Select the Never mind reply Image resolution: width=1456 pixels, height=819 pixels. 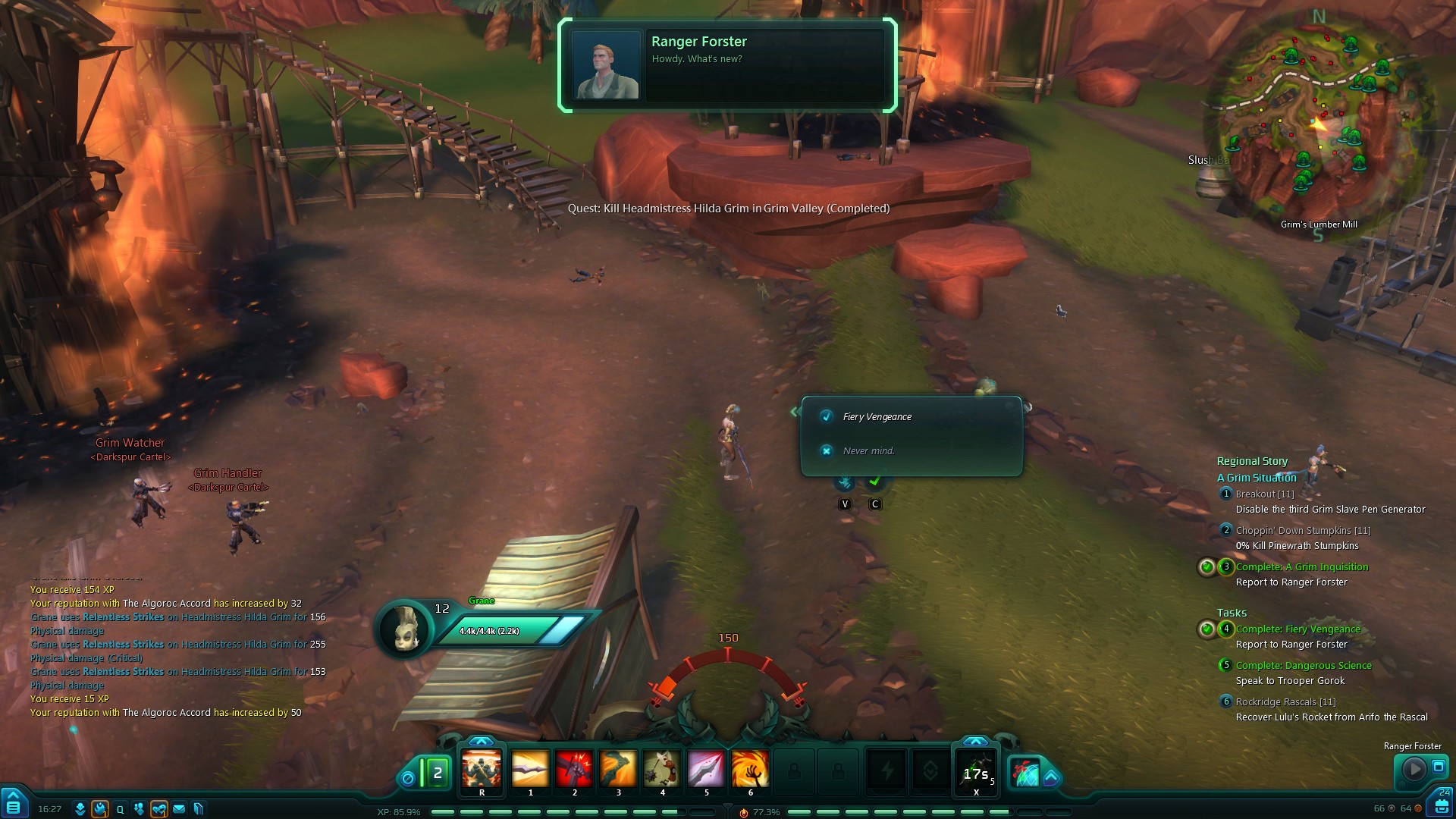(868, 451)
